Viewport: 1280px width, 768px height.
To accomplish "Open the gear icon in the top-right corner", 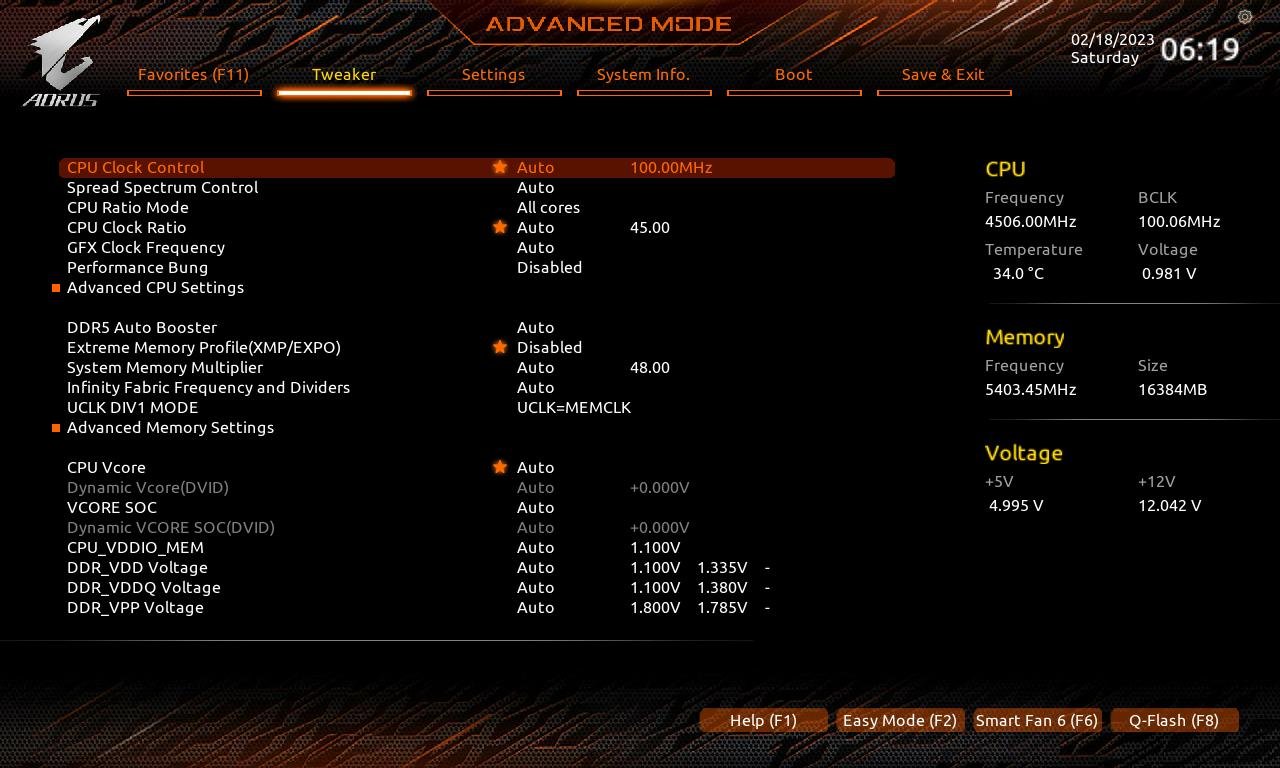I will pyautogui.click(x=1244, y=17).
